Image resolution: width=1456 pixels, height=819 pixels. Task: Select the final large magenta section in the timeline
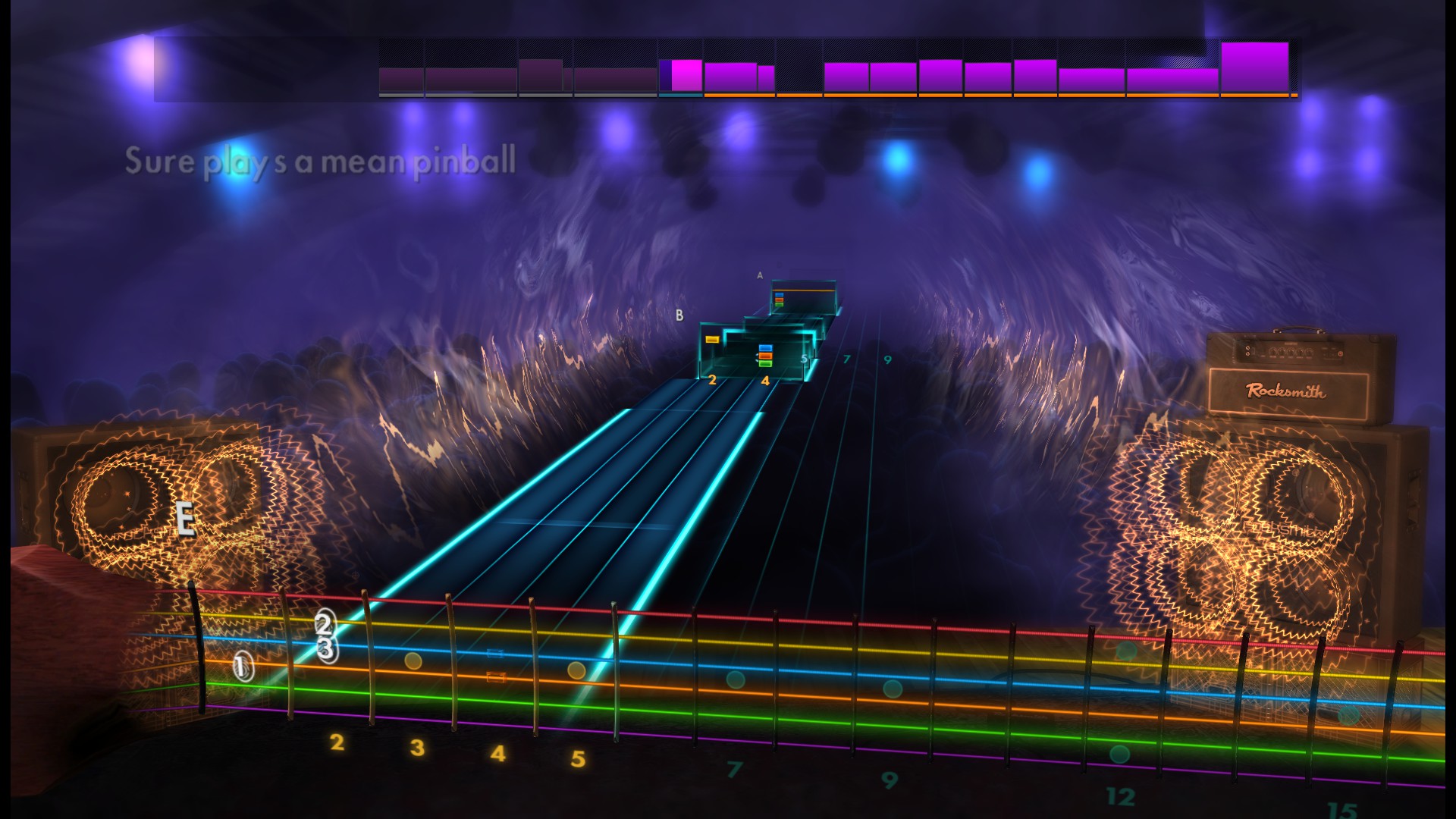click(1257, 68)
